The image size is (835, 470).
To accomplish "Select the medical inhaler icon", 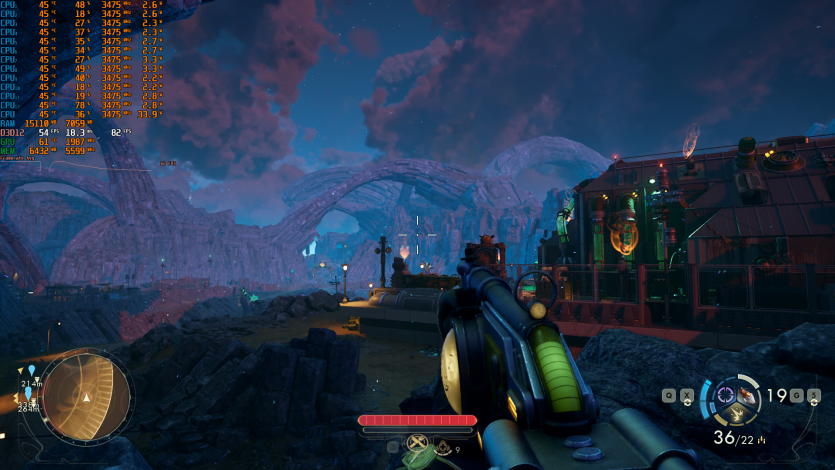I will 442,448.
